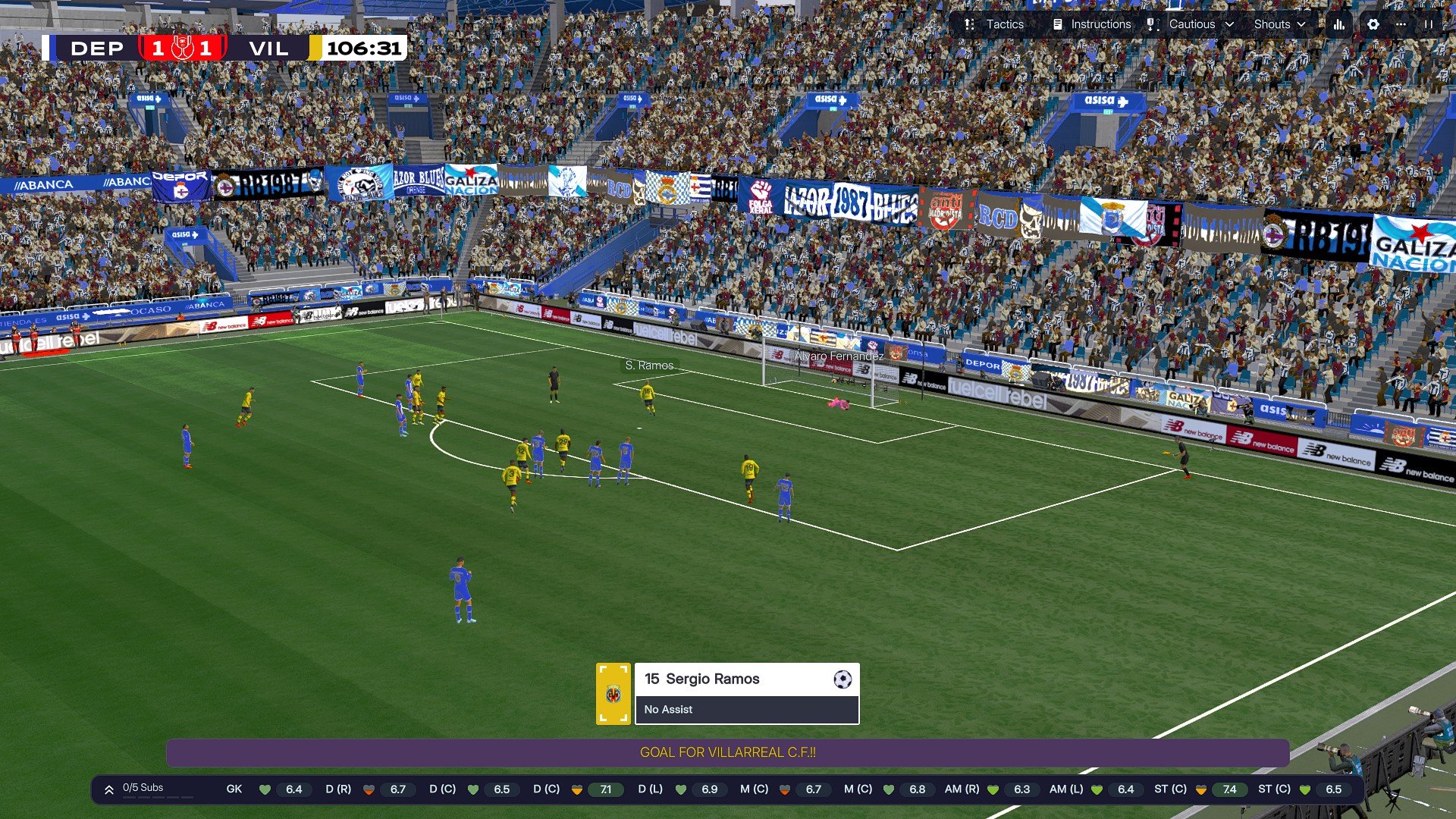The image size is (1456, 819).
Task: Open the Instructions panel
Action: [1092, 24]
